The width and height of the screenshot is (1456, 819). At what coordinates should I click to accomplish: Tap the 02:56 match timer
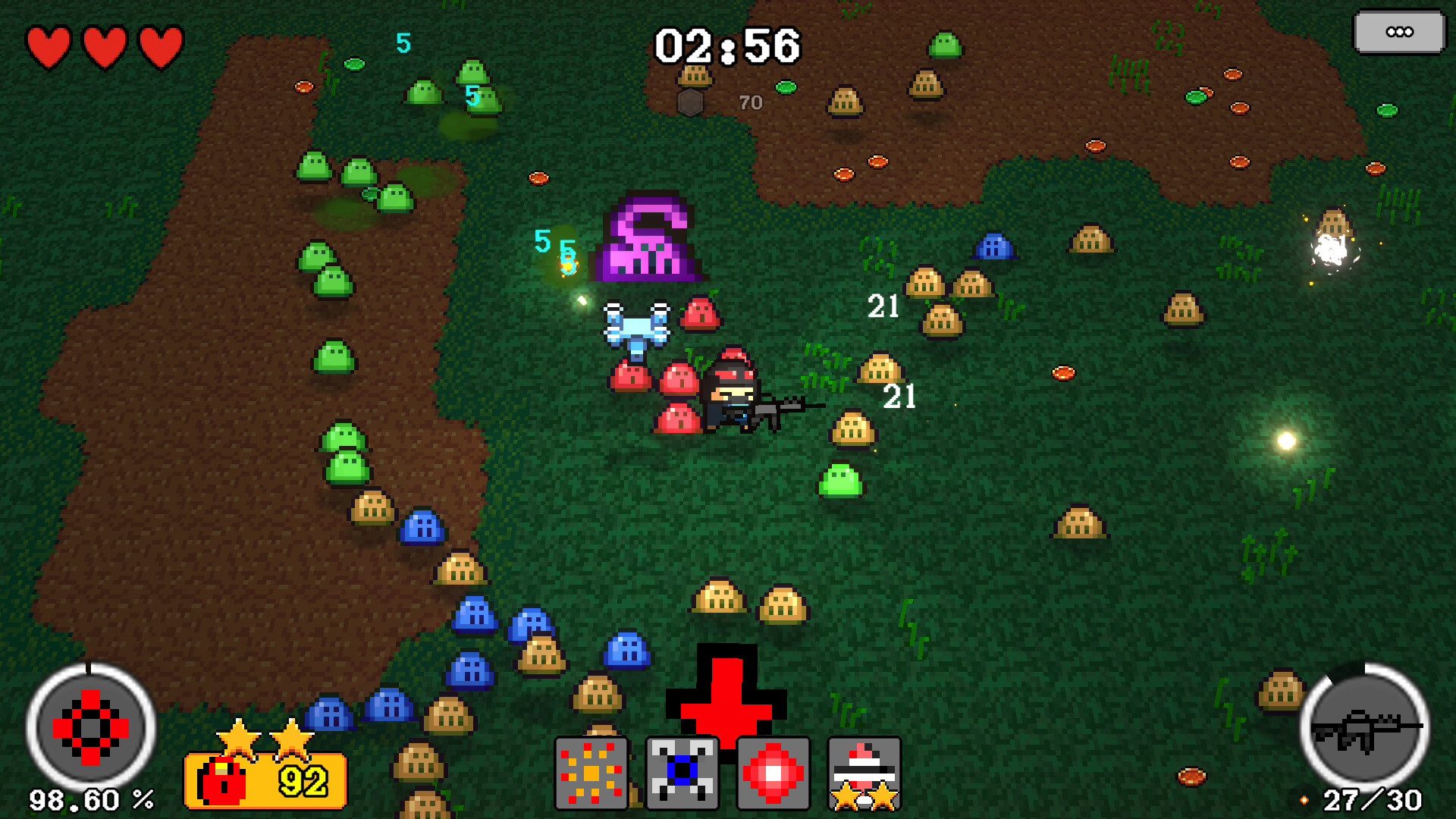[728, 45]
